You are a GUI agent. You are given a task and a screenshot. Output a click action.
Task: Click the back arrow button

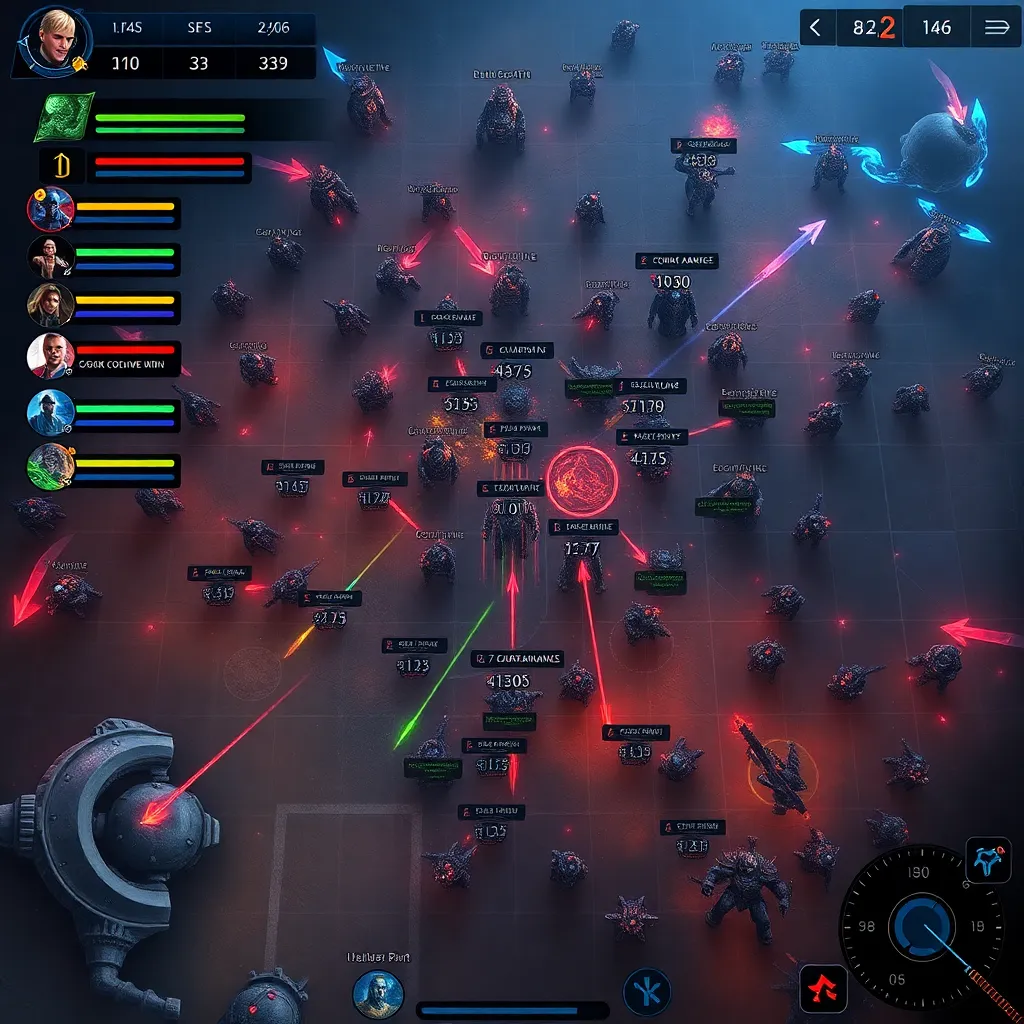(x=816, y=28)
